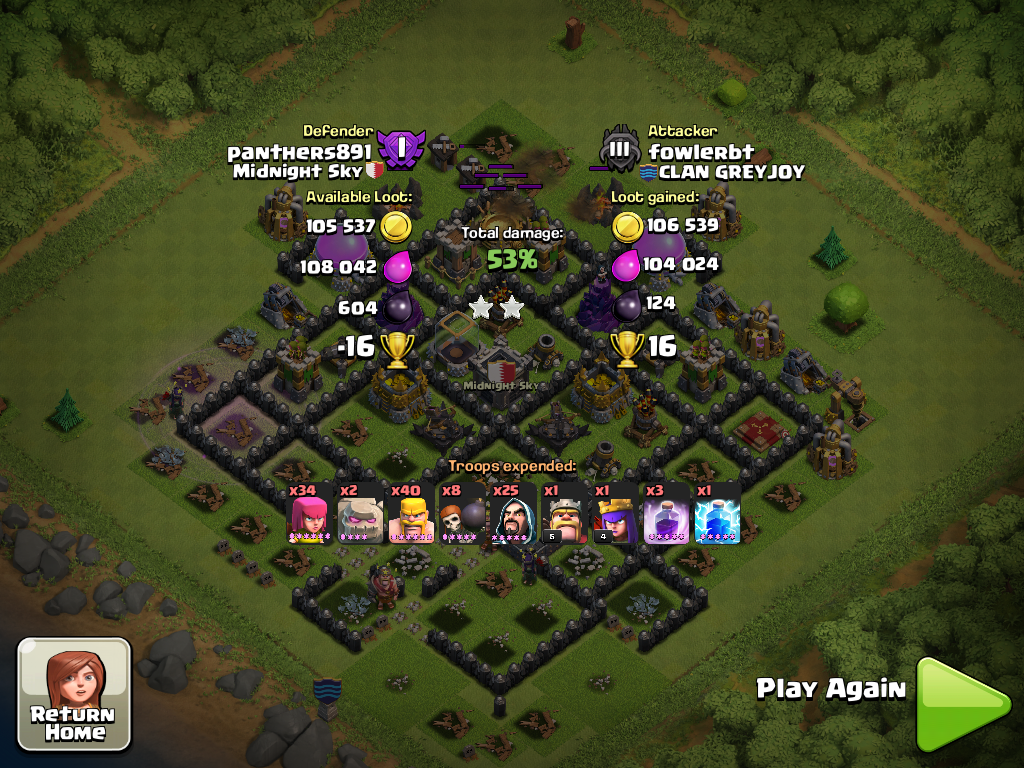Tap the Barbarian King hero card
This screenshot has height=768, width=1024.
point(566,514)
